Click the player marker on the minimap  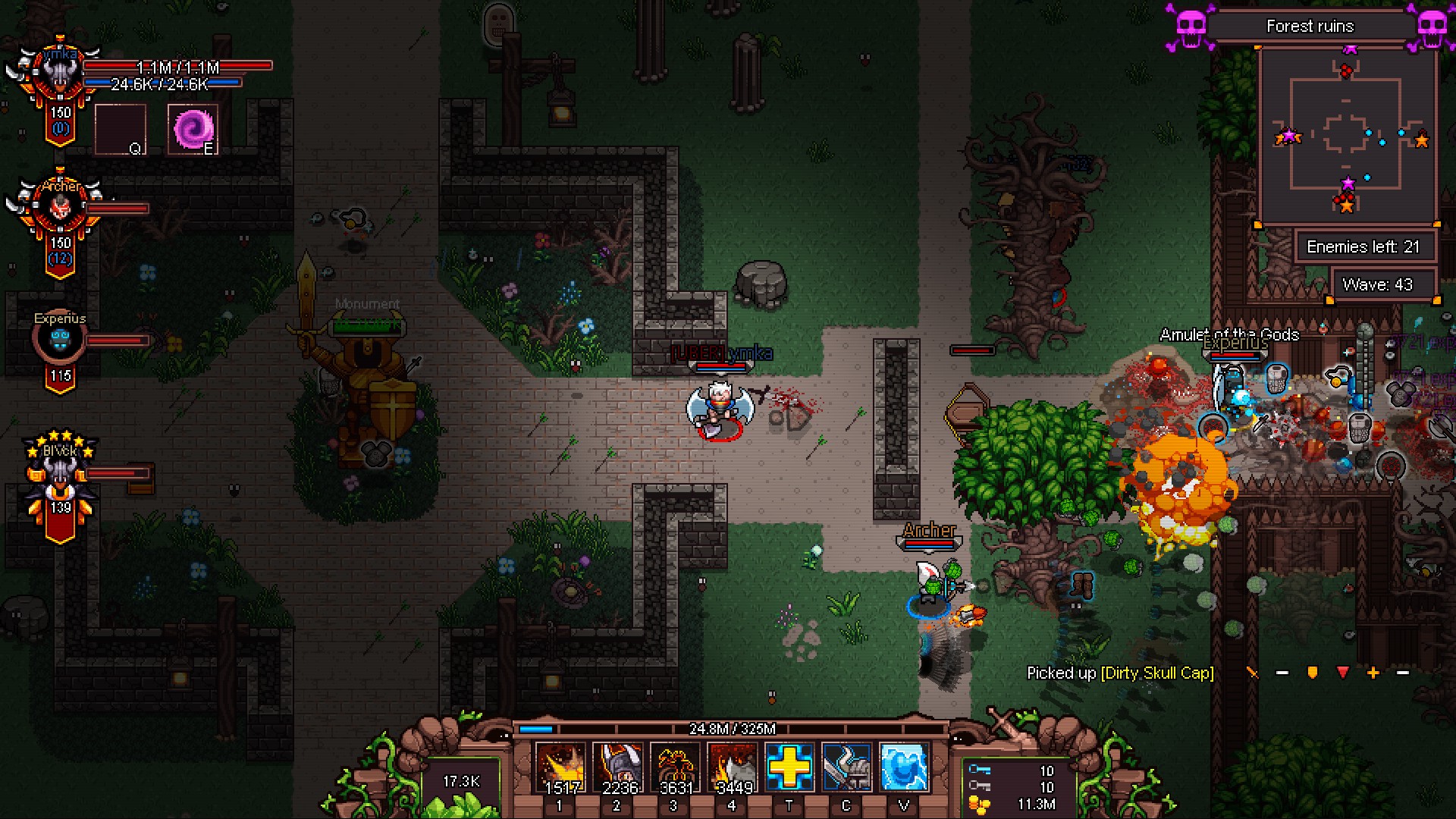click(x=1289, y=137)
